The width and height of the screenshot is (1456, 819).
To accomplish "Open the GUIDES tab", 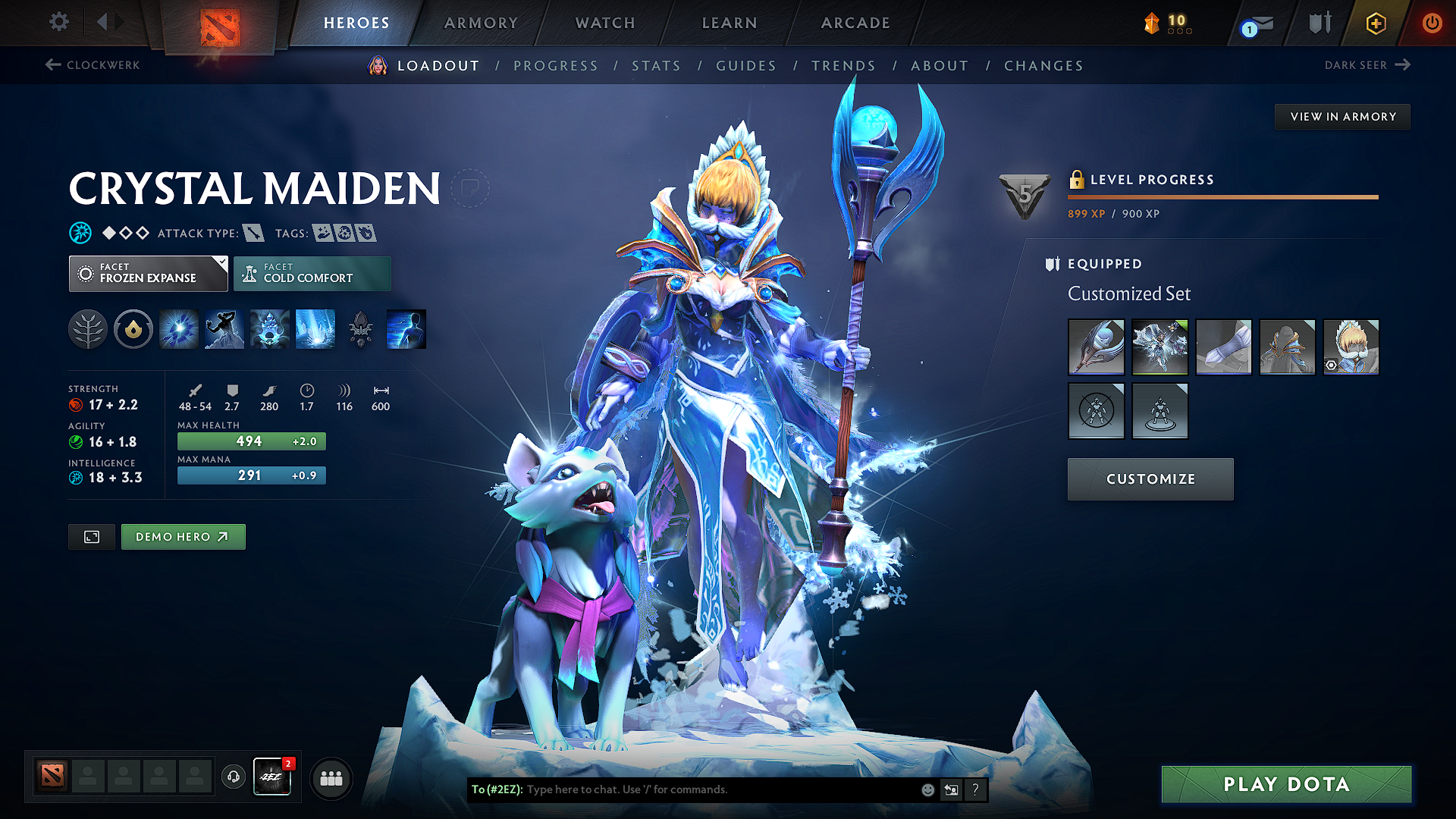I will (745, 66).
